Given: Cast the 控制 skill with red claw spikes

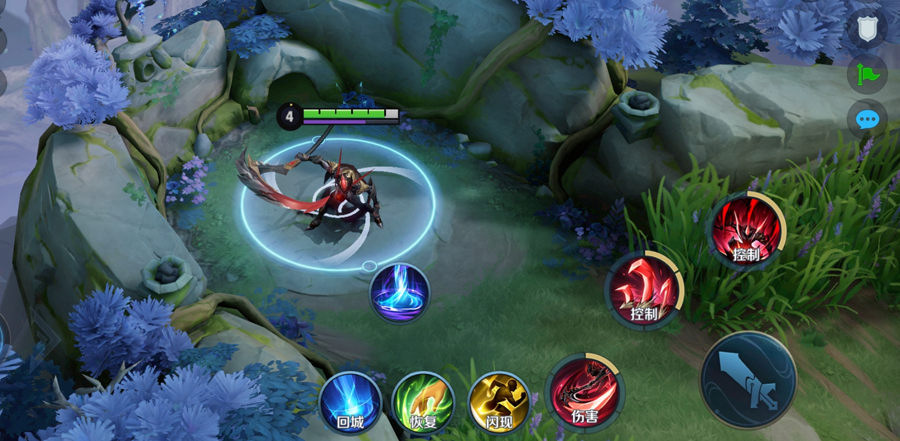Looking at the screenshot, I should pos(644,290).
